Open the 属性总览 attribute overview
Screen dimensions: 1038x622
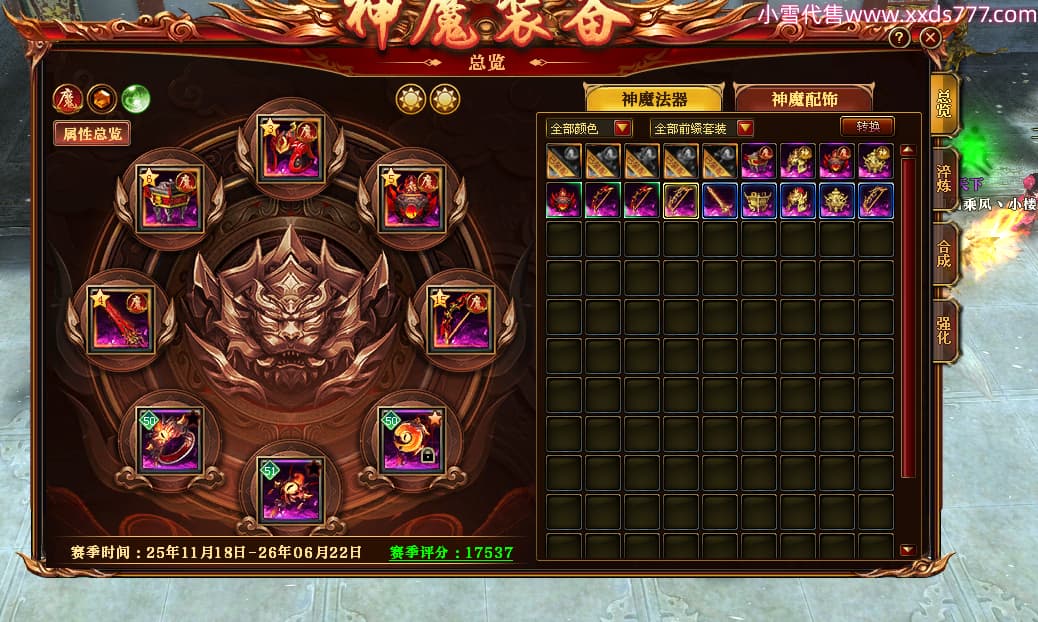[x=91, y=133]
